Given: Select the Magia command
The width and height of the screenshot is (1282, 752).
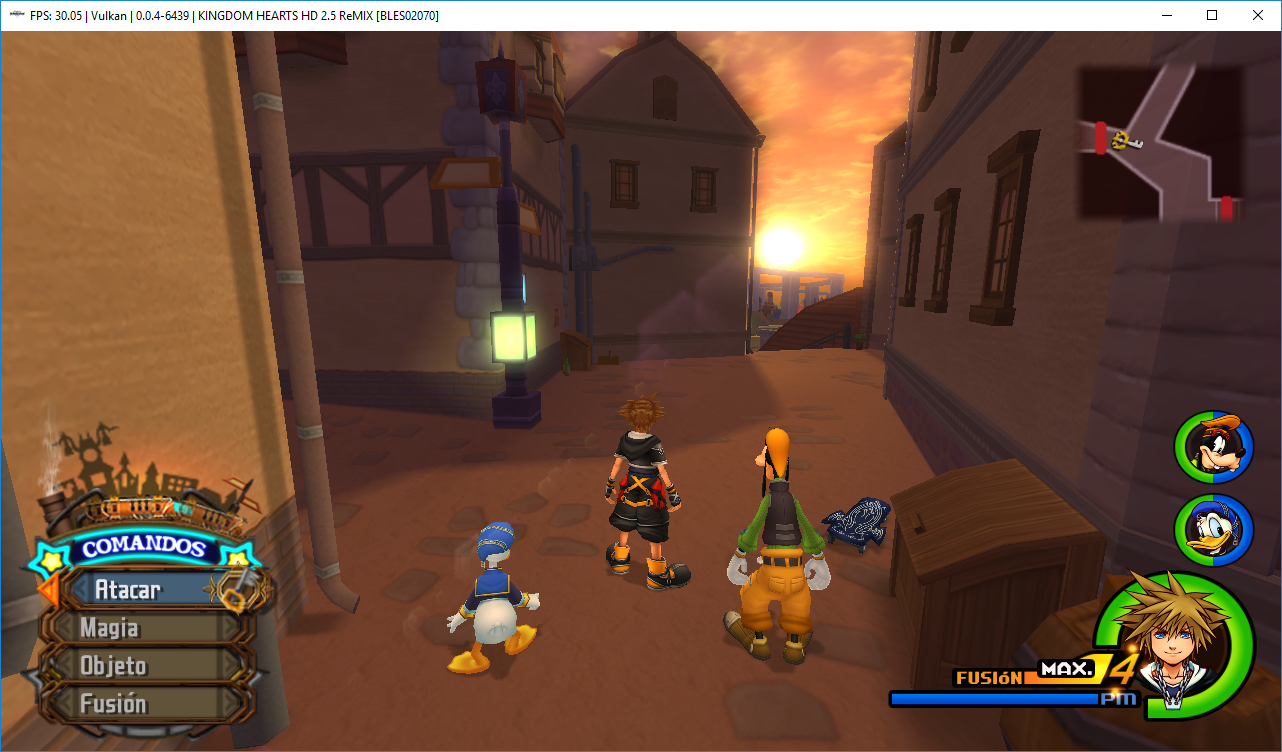Looking at the screenshot, I should (110, 628).
